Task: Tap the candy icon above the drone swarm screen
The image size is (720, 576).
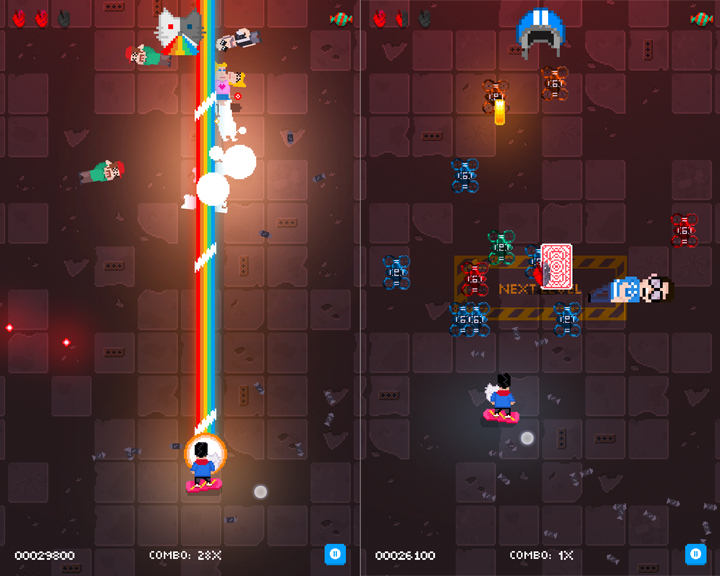Action: click(701, 19)
